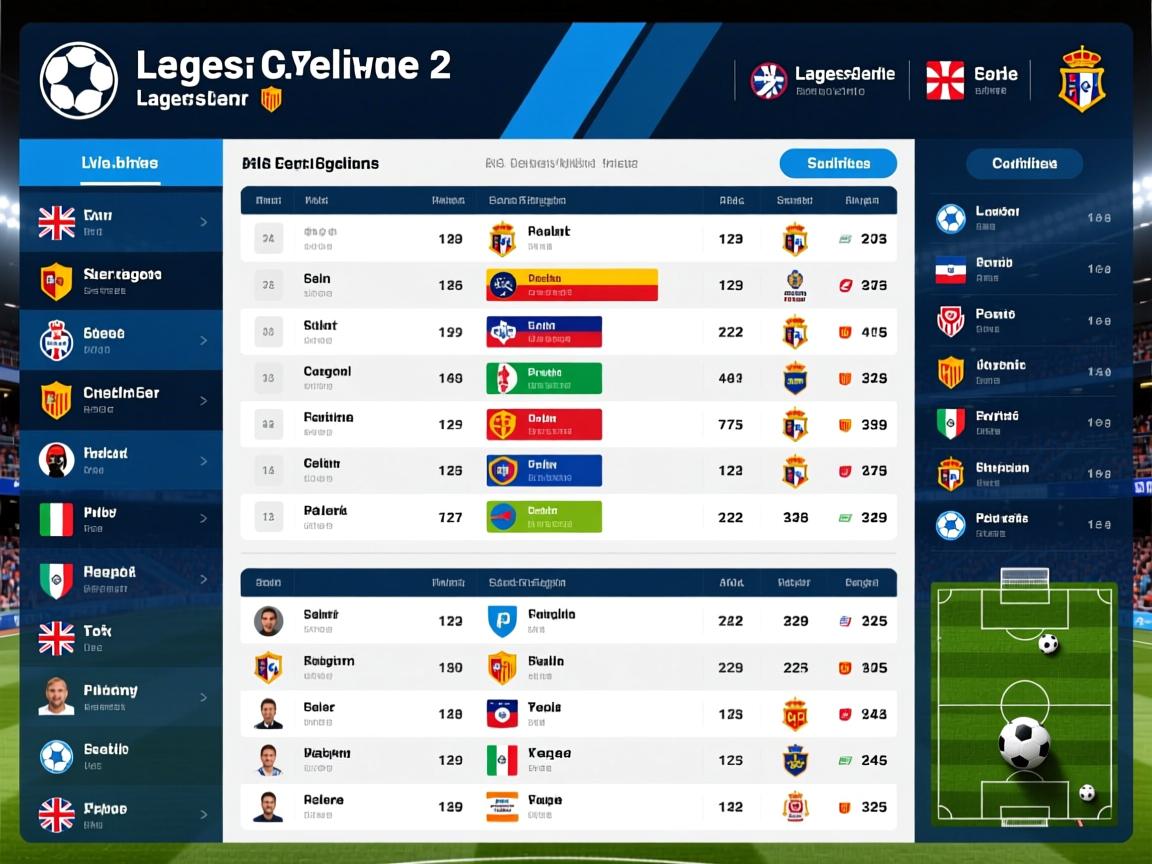Select the Corgoni row with green banner
Image resolution: width=1152 pixels, height=864 pixels.
(x=568, y=378)
